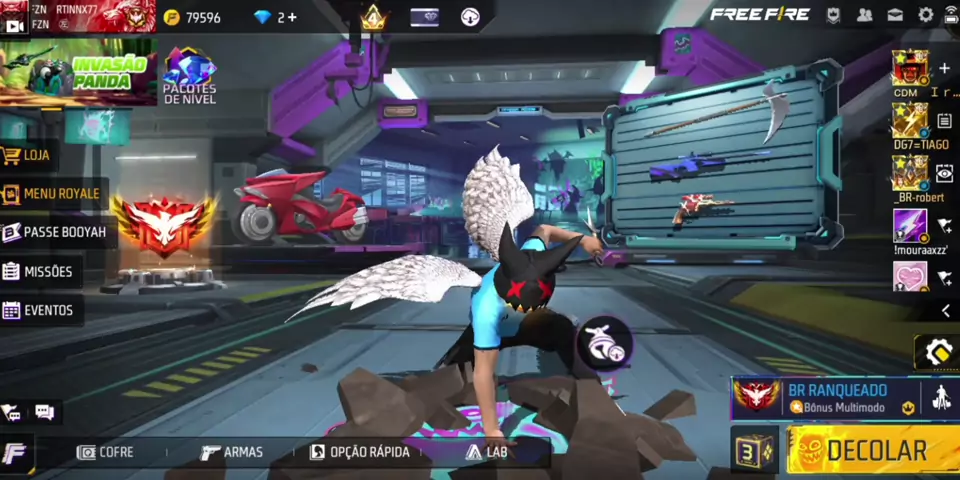Screen dimensions: 960x480
Task: Open the LAB tab
Action: click(x=487, y=452)
